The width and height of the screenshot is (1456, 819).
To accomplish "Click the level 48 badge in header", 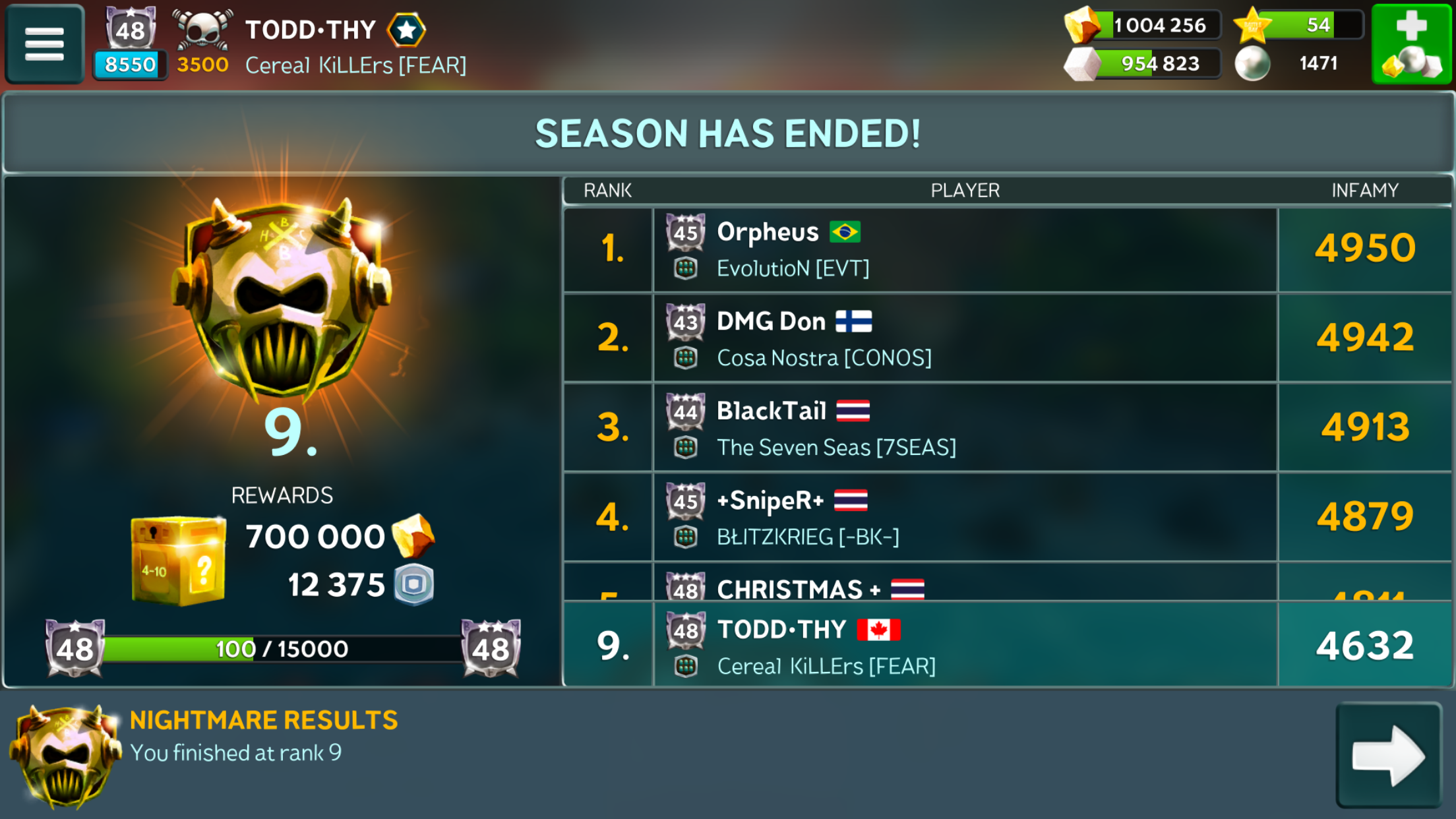I will click(131, 30).
